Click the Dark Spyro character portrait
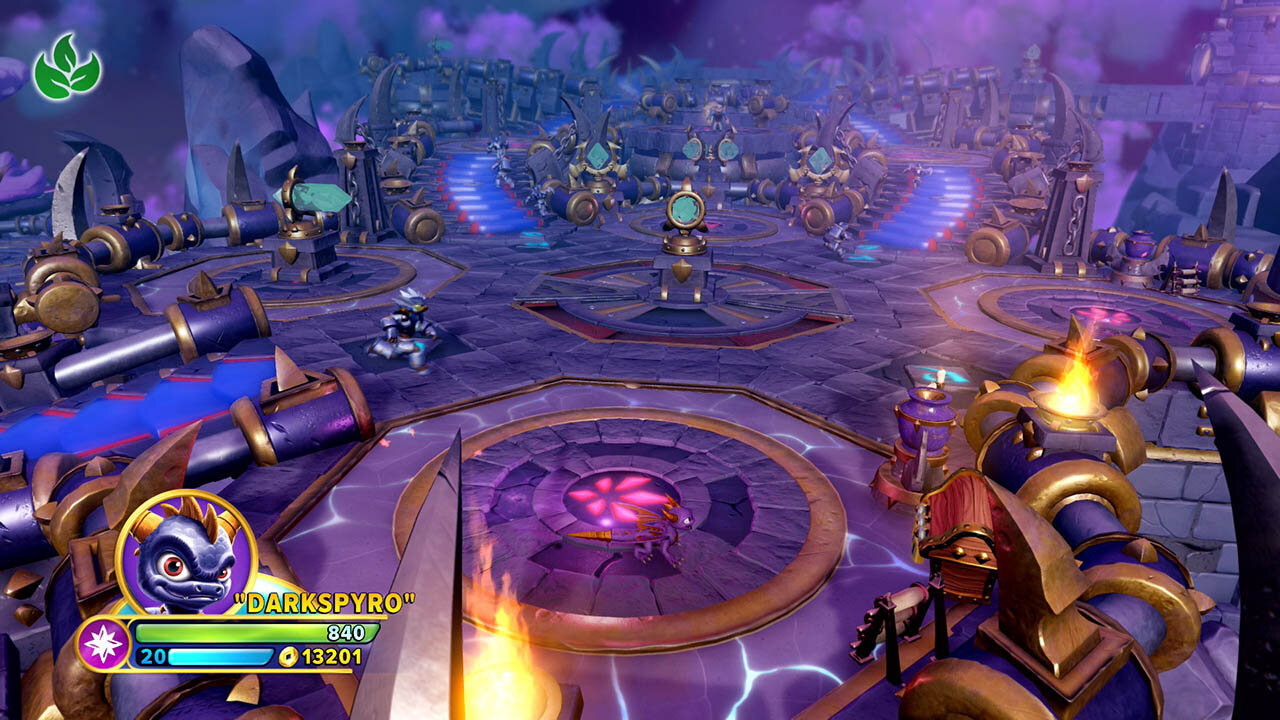 click(187, 555)
